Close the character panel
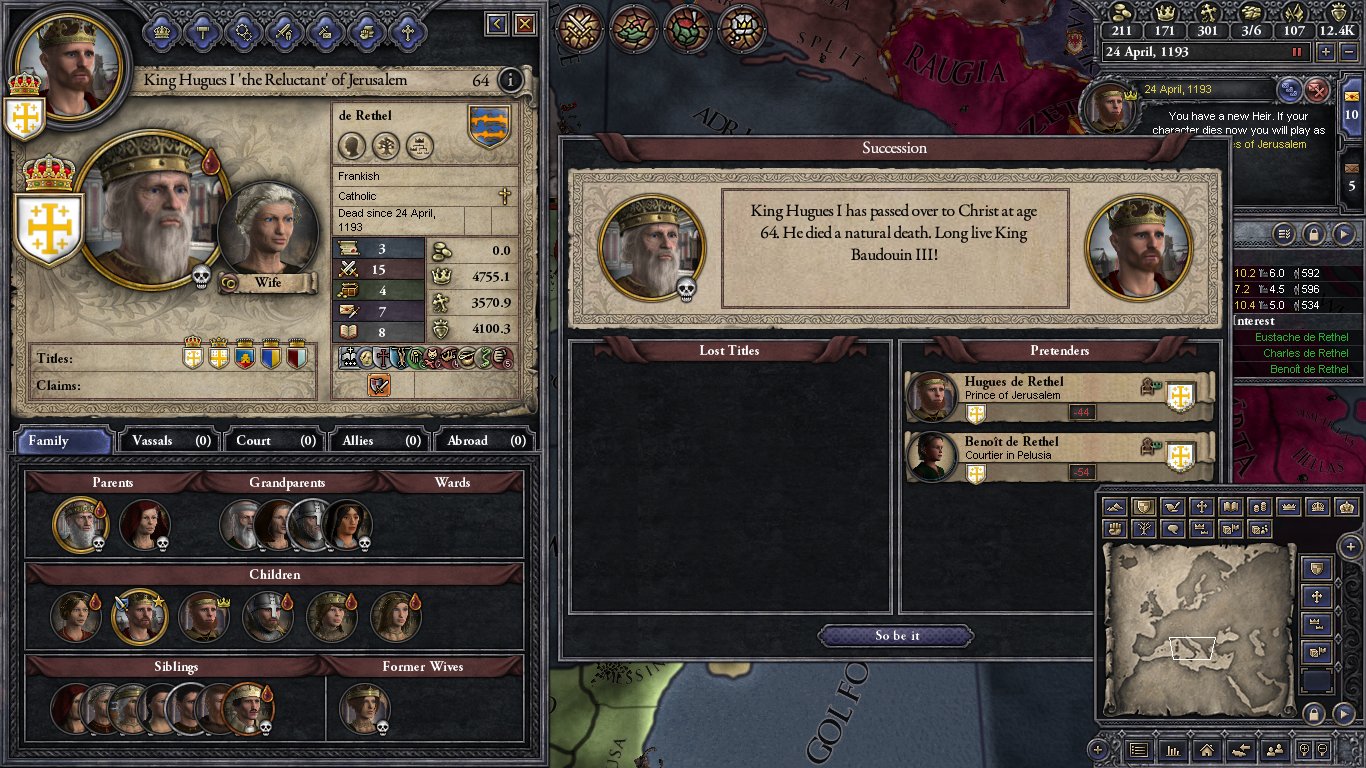Image resolution: width=1366 pixels, height=768 pixels. click(x=524, y=24)
